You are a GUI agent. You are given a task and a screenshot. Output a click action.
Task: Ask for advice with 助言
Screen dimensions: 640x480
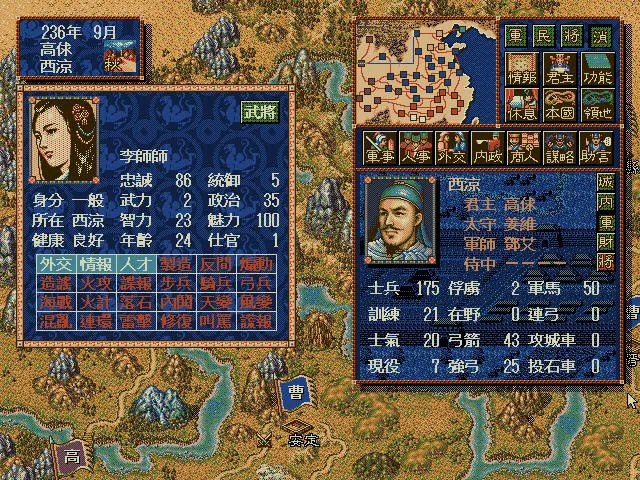594,148
